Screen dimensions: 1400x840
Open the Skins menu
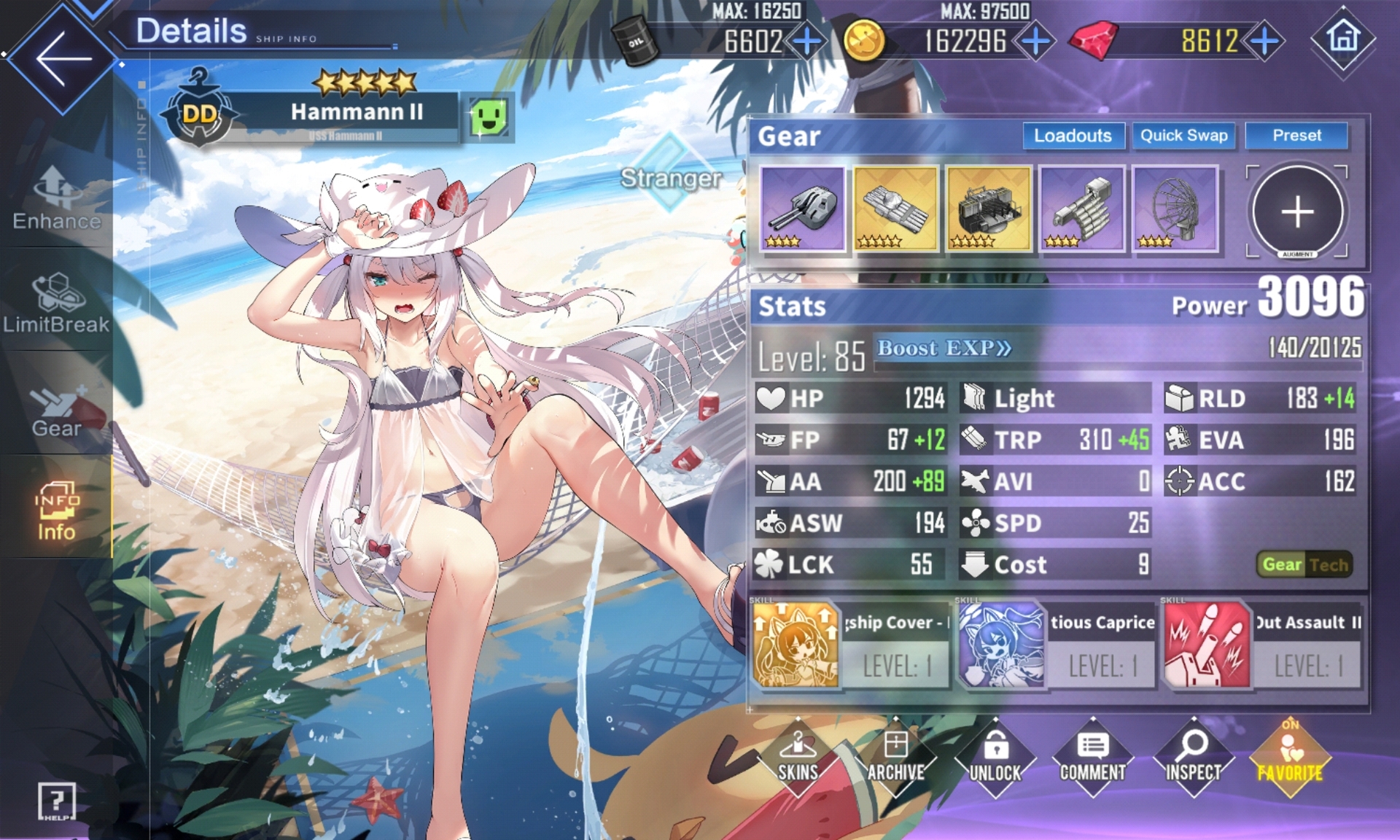tap(798, 758)
